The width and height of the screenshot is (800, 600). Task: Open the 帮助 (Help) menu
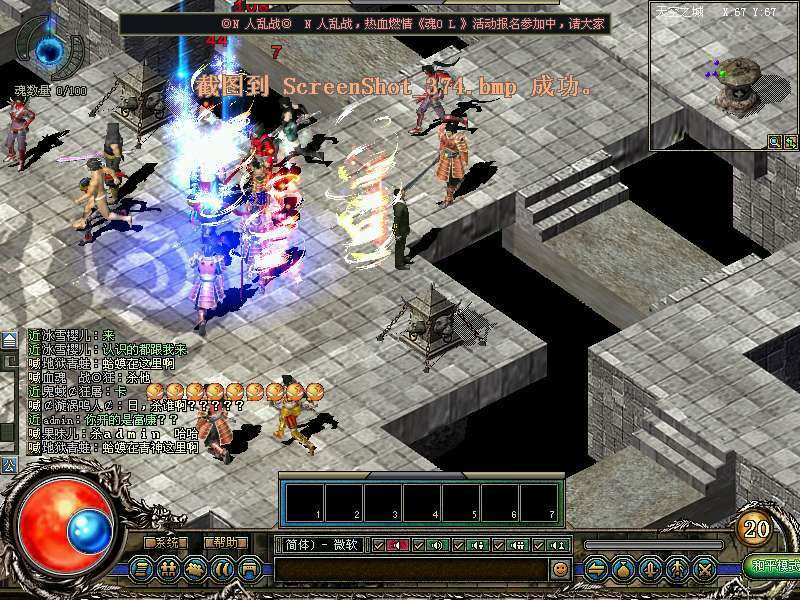click(226, 542)
